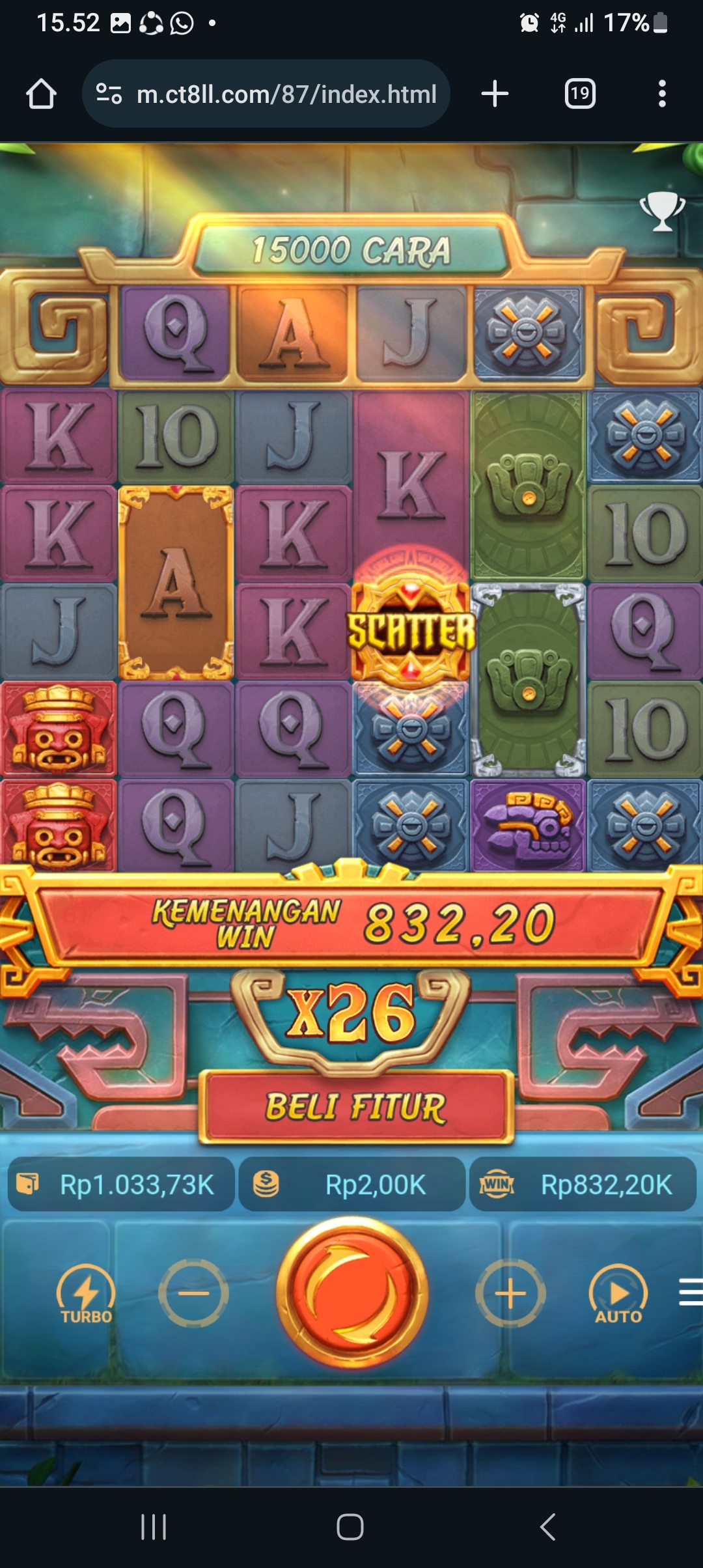
Task: Open the hamburger menu beside Auto
Action: click(690, 1292)
